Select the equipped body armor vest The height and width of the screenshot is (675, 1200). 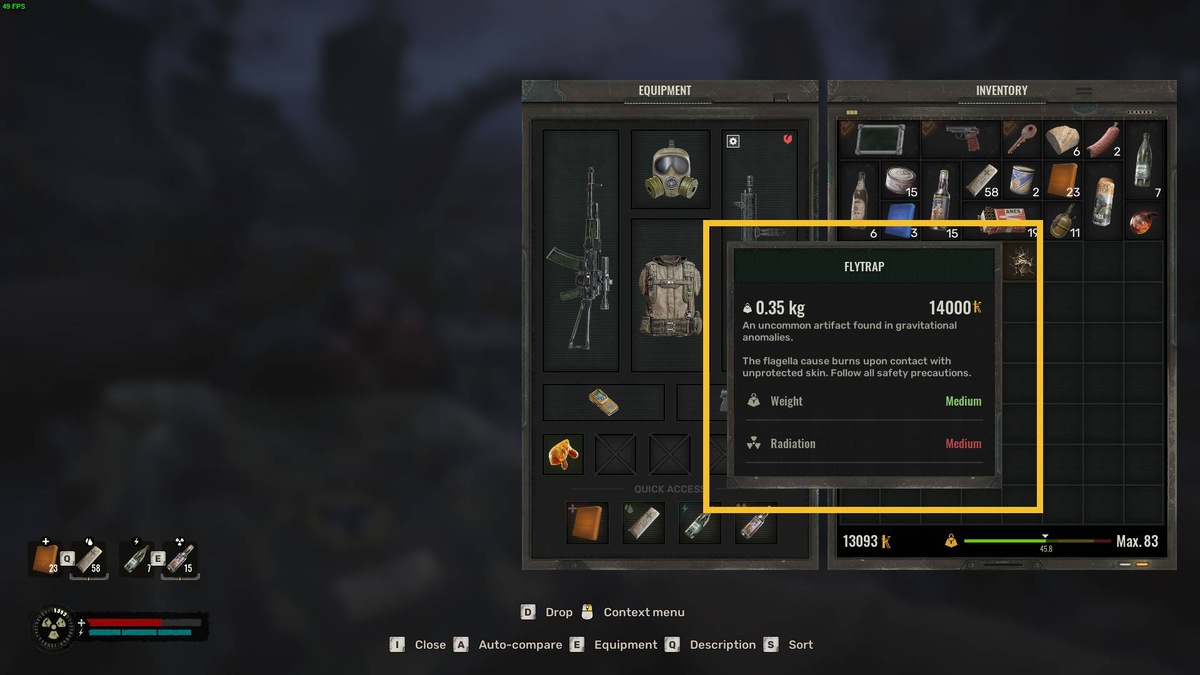[669, 293]
